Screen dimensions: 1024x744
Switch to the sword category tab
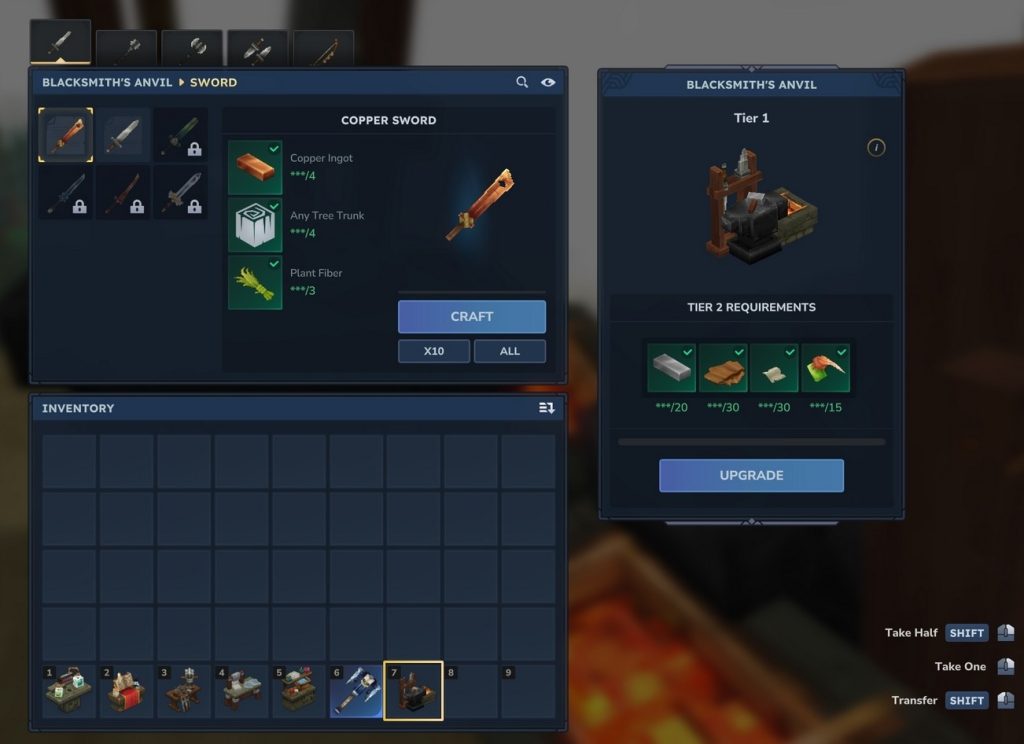60,44
